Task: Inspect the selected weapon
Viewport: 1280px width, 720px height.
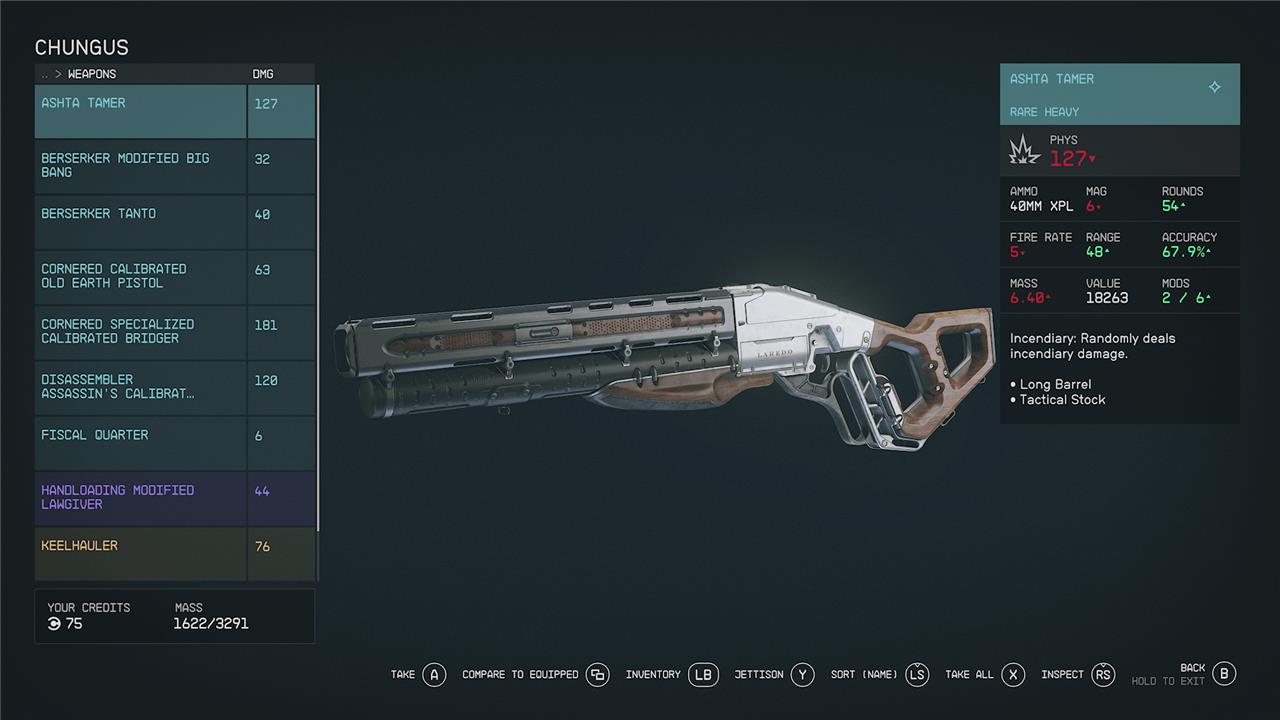Action: (x=1103, y=675)
